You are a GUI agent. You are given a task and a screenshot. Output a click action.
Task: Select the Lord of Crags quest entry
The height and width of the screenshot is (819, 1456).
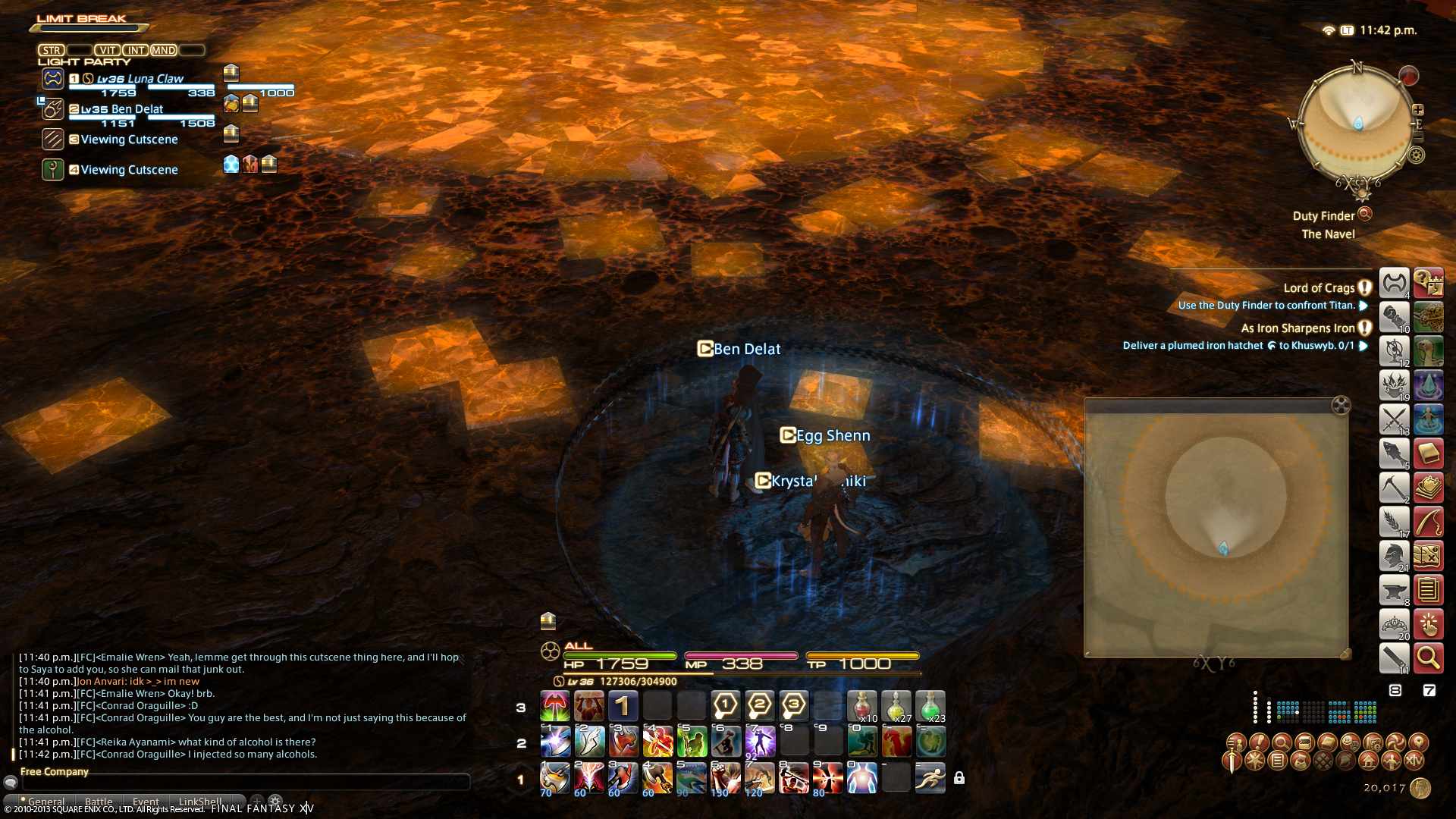(1319, 288)
